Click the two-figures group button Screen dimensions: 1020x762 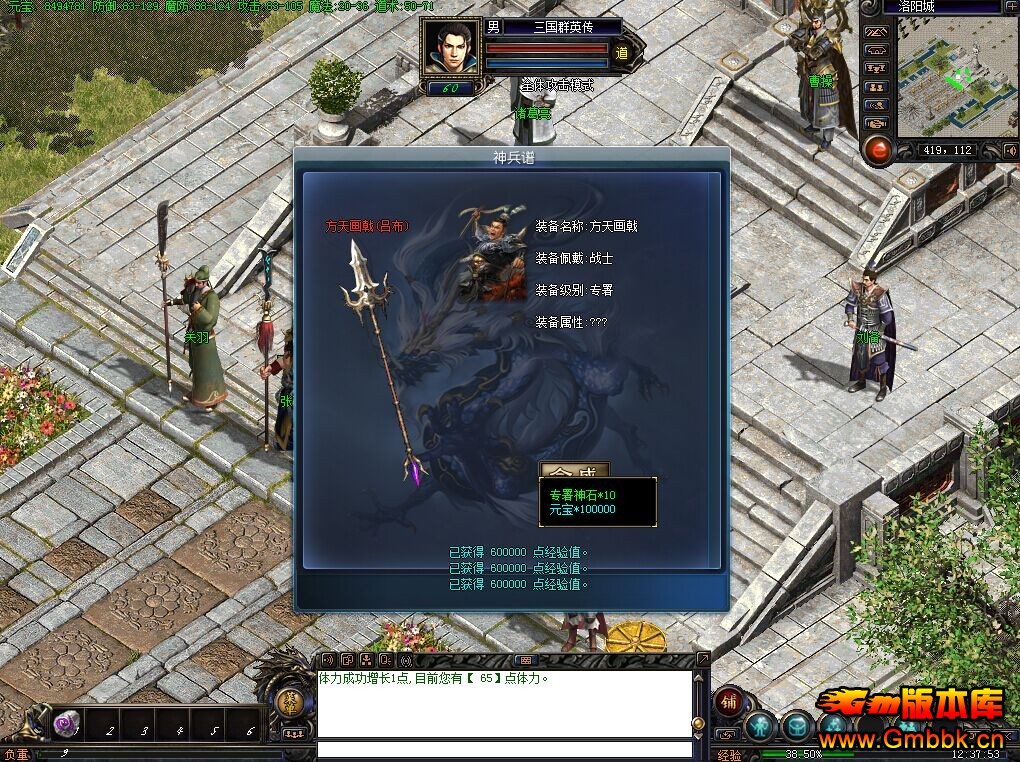(x=876, y=86)
